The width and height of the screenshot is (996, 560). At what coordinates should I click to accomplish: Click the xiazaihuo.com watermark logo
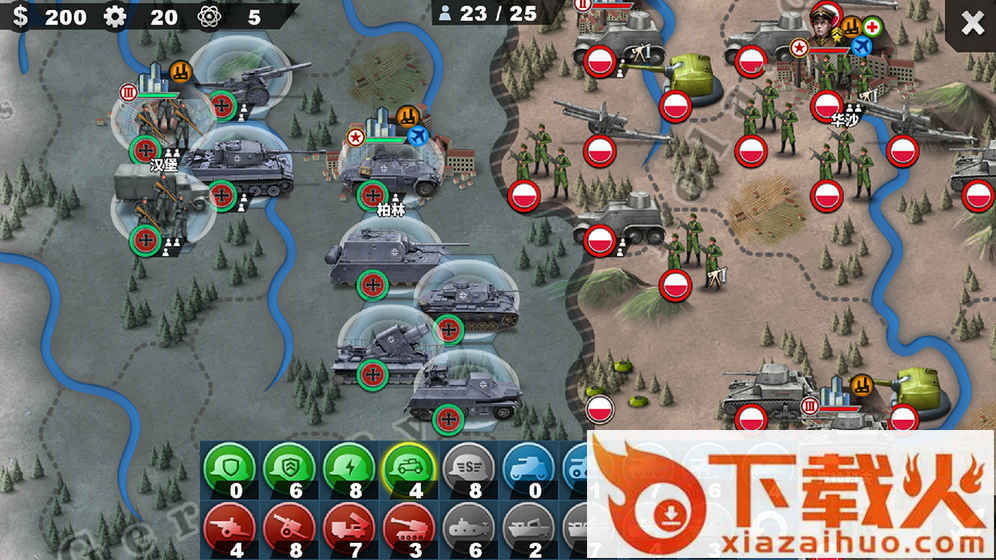tap(790, 495)
